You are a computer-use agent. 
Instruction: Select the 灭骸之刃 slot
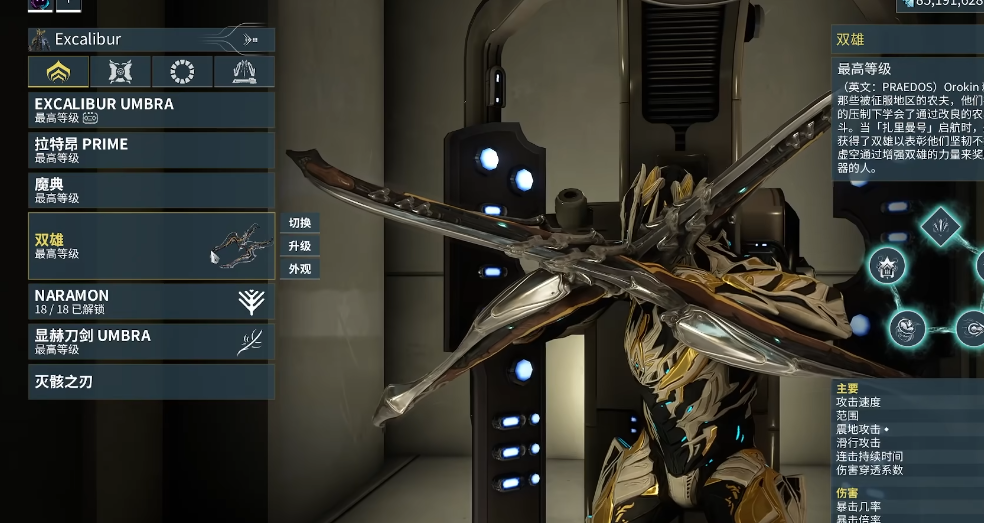(x=151, y=382)
